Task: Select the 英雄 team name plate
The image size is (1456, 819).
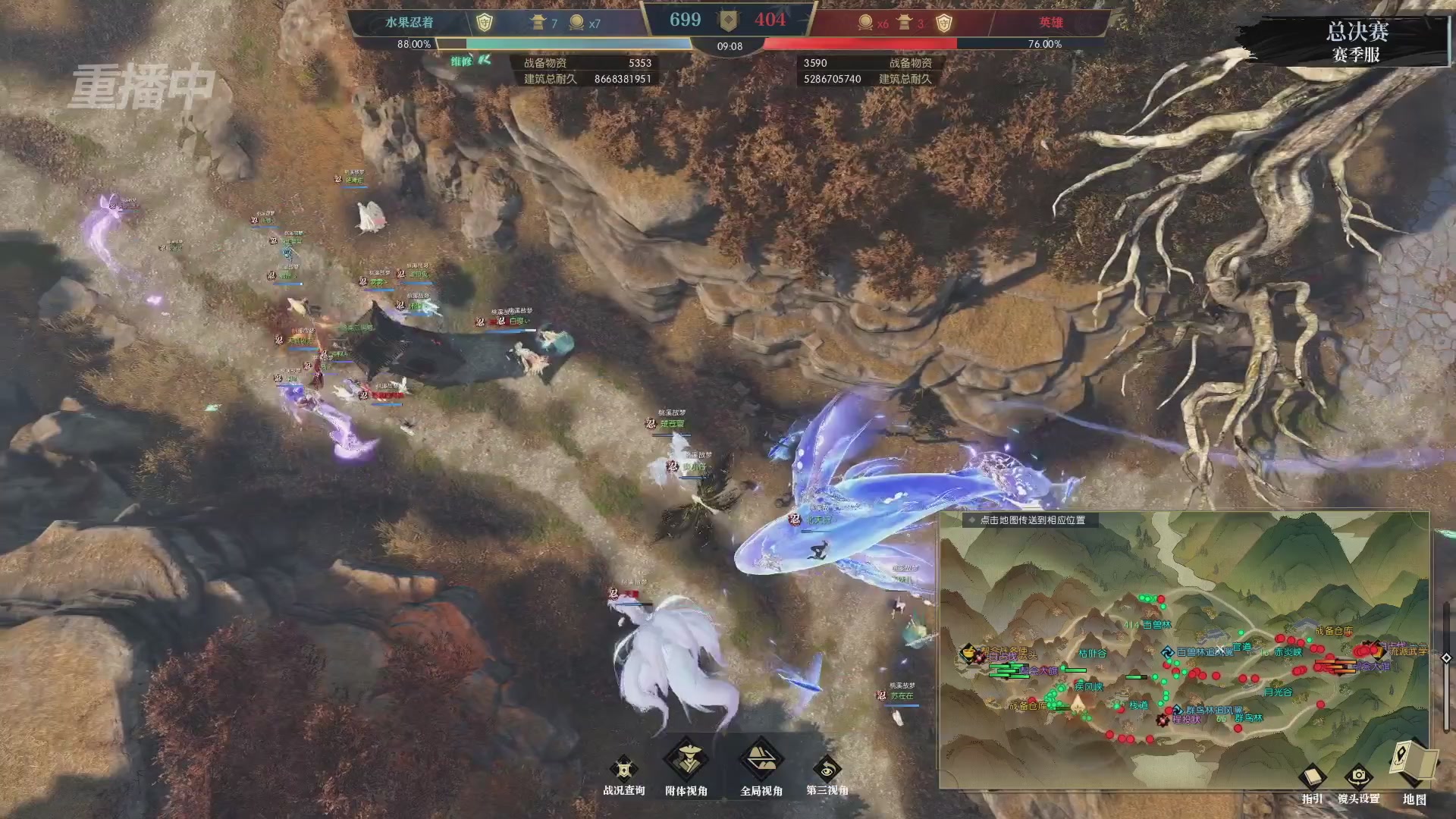Action: [1053, 20]
